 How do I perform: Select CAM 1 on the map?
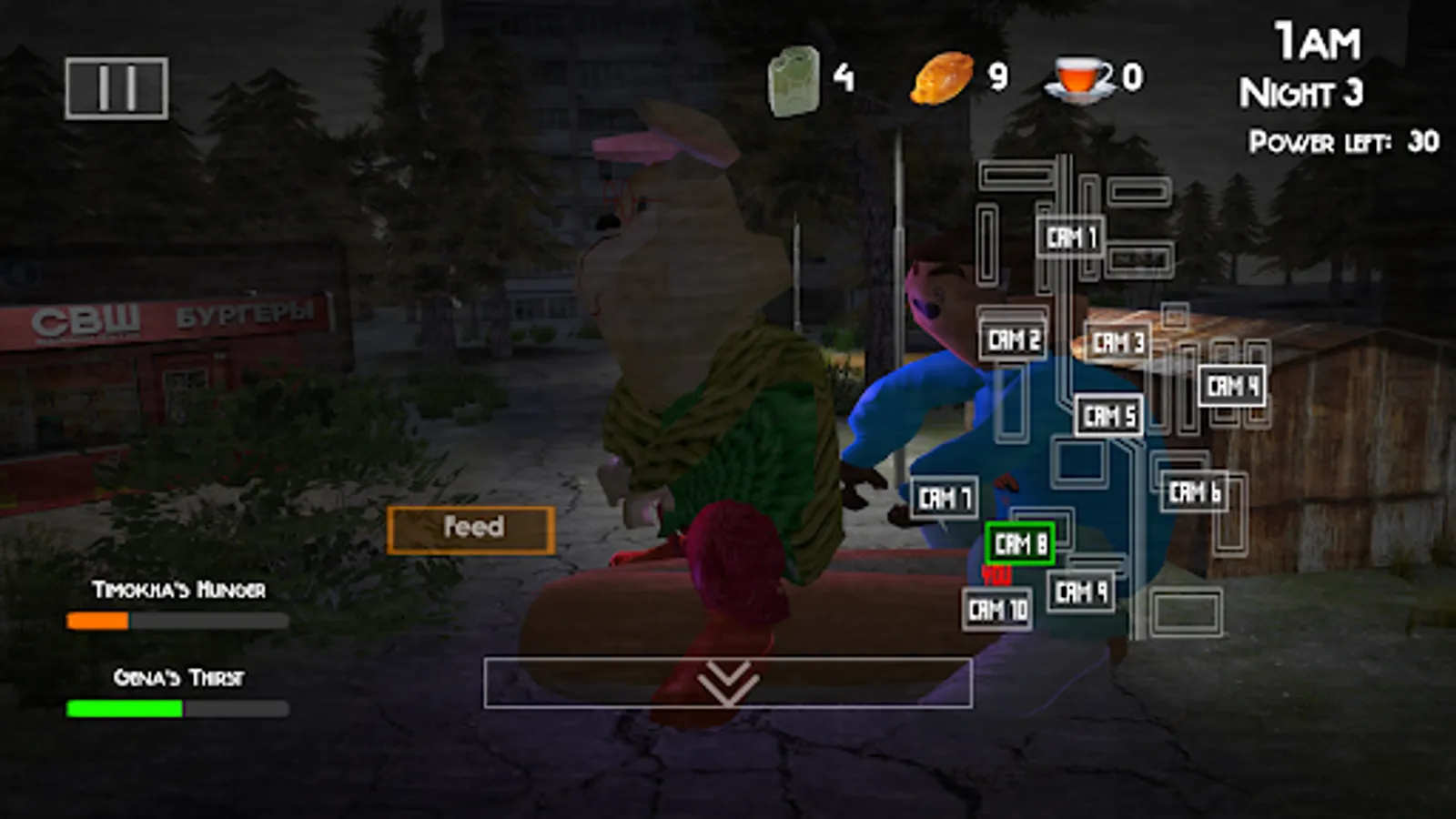1070,237
